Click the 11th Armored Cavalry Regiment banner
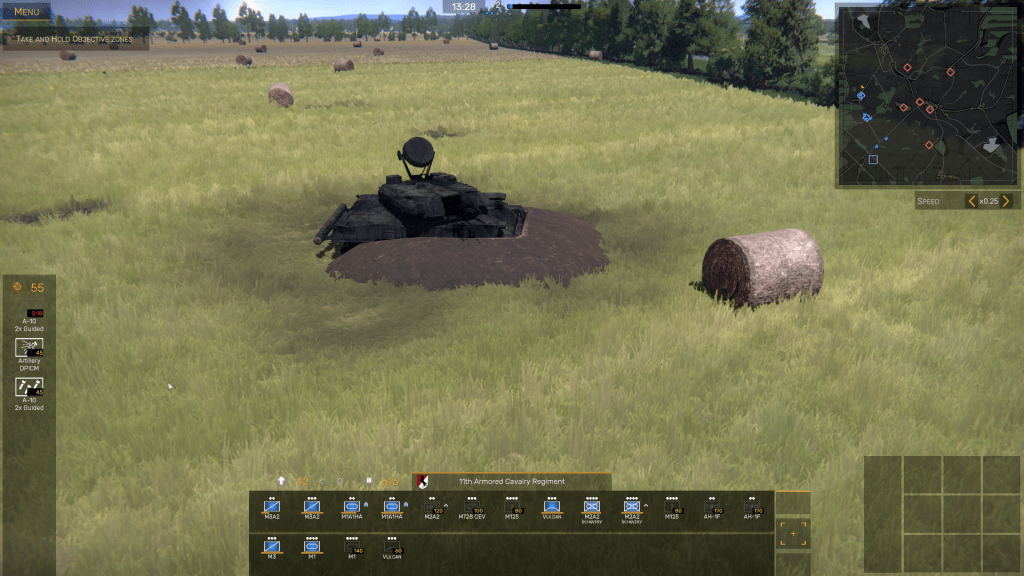The height and width of the screenshot is (576, 1024). point(512,481)
